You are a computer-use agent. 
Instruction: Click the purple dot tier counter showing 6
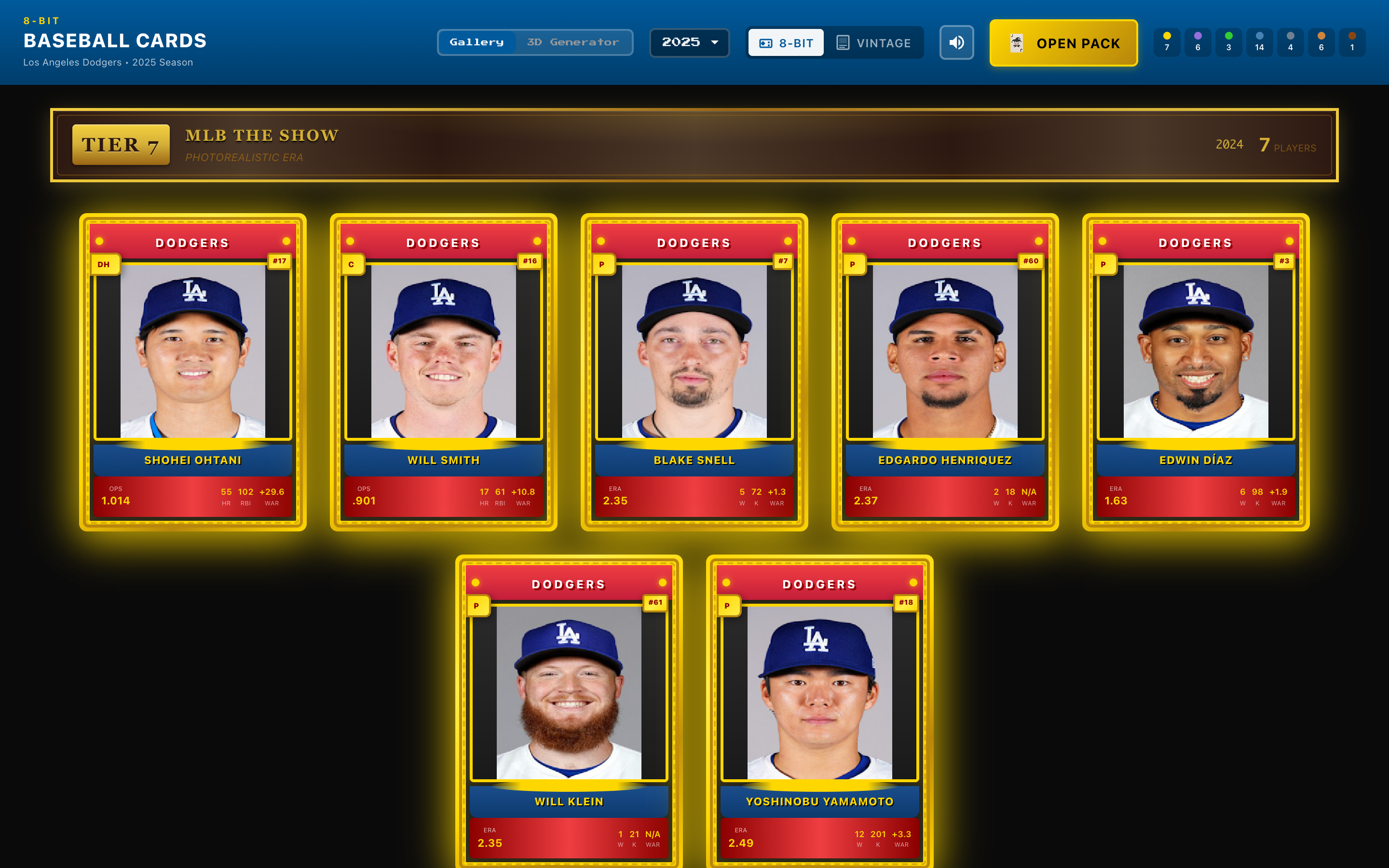pyautogui.click(x=1198, y=42)
